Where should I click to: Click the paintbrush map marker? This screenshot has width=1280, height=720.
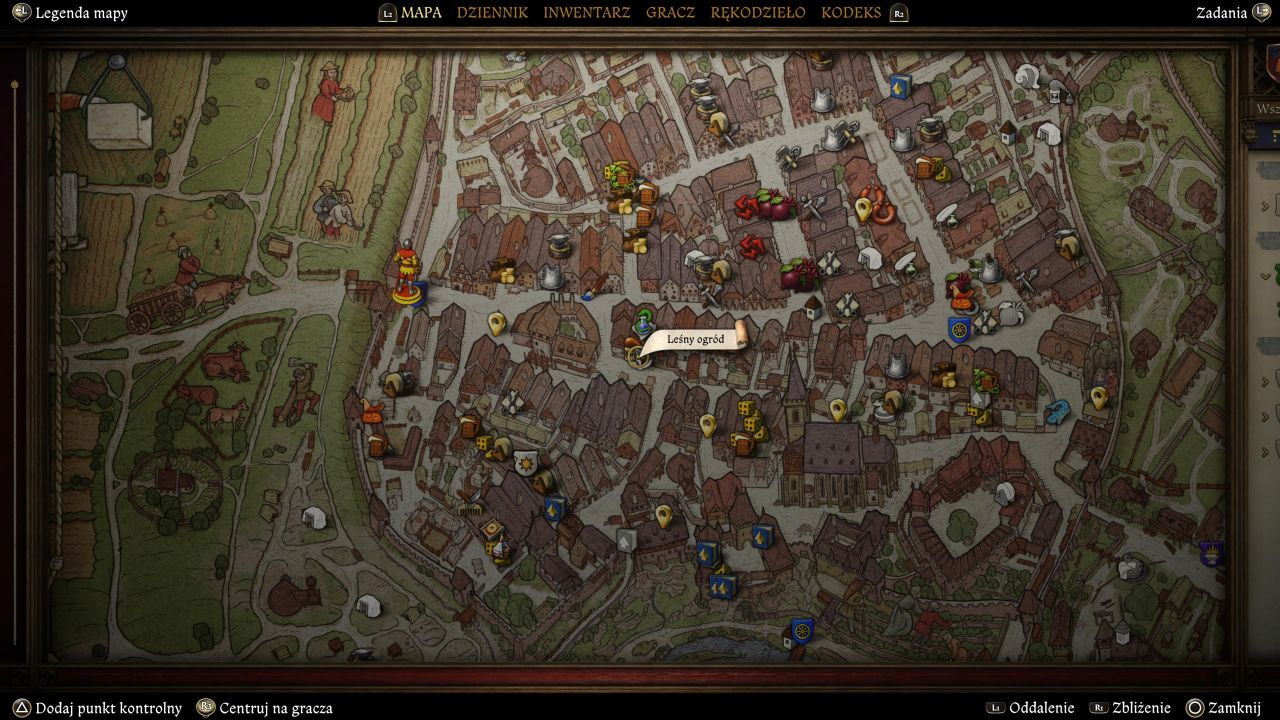coord(591,292)
